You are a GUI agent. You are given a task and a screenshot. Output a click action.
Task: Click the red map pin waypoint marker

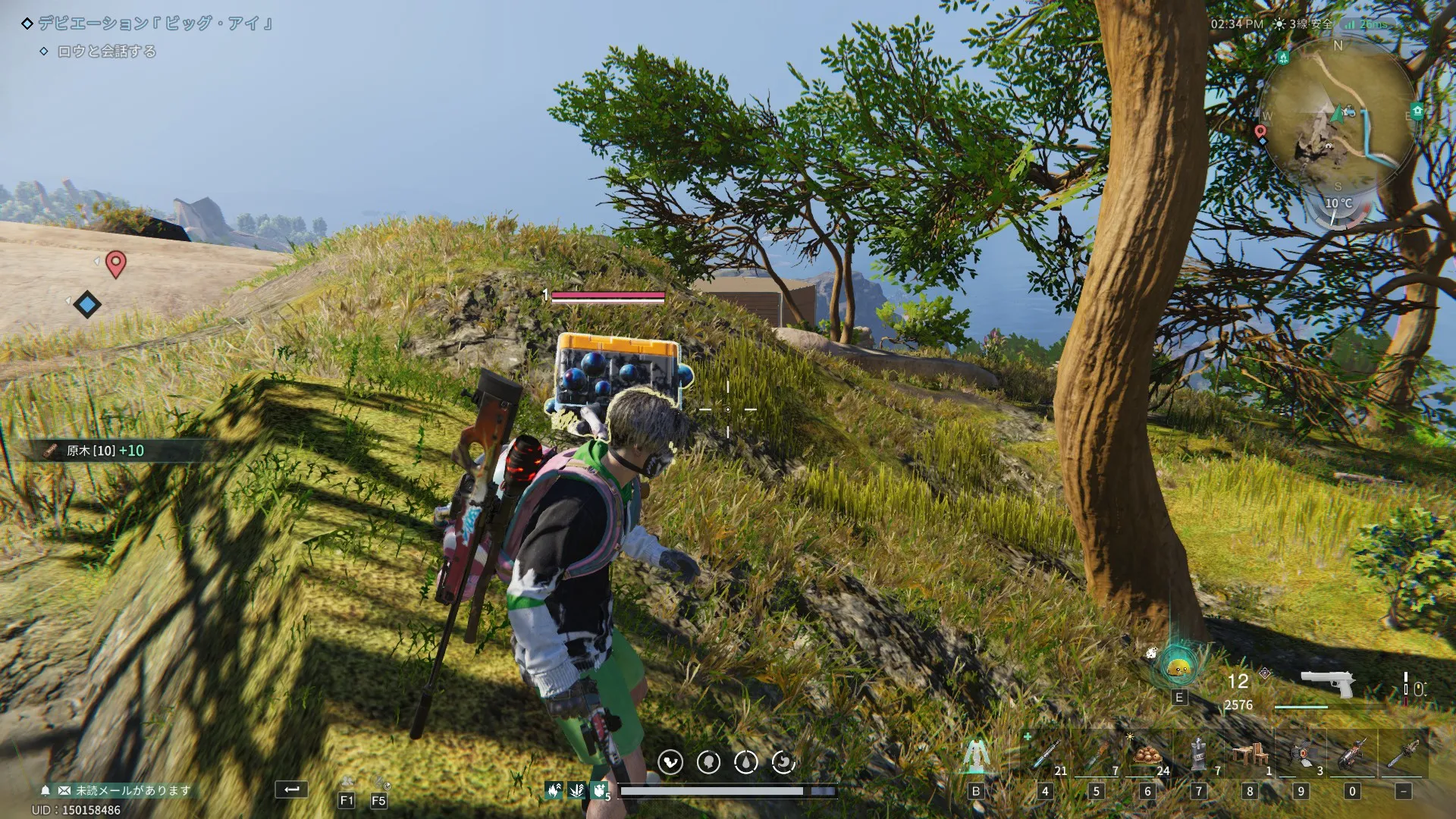point(115,264)
